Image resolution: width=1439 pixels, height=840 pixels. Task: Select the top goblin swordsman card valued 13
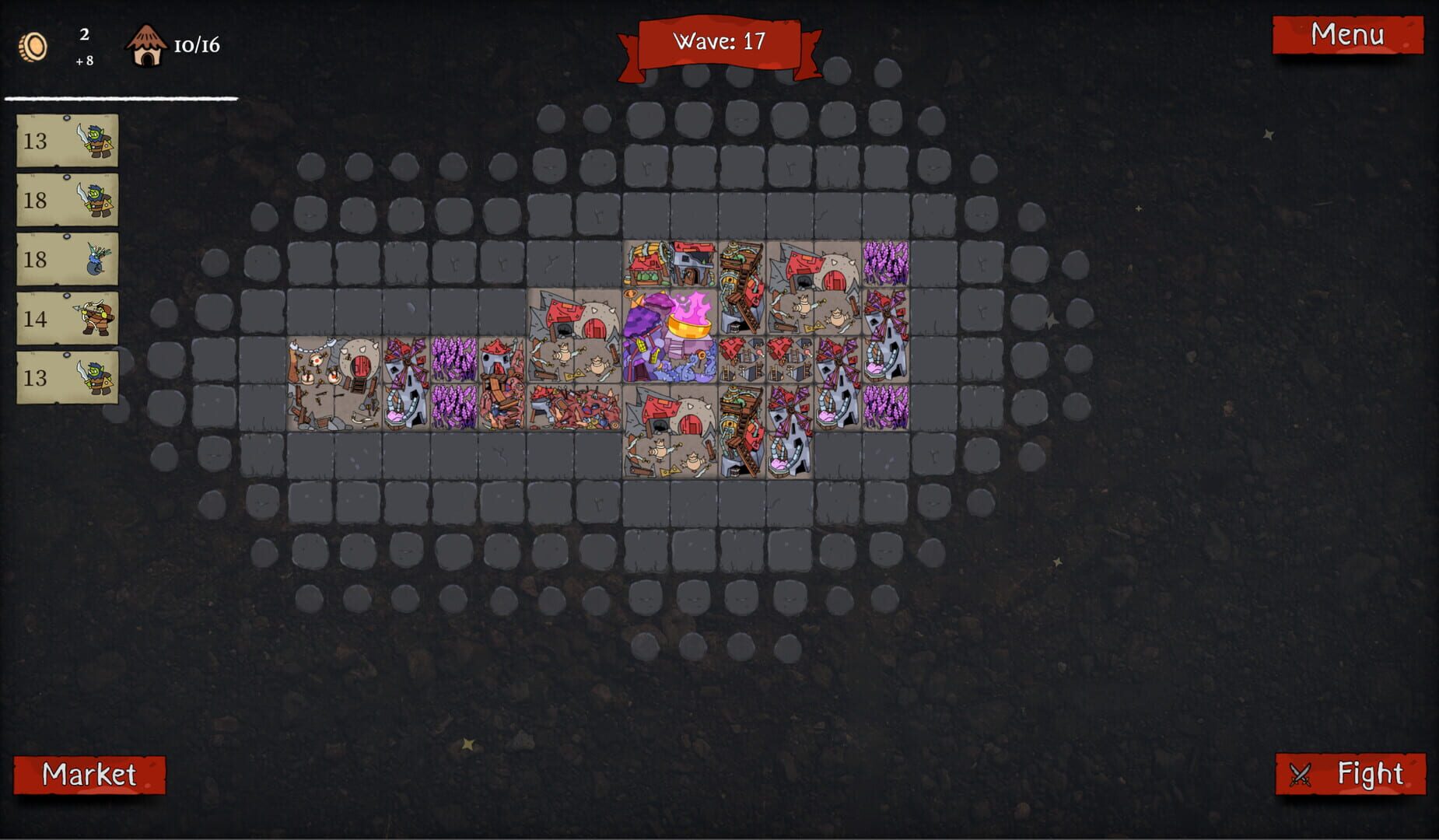[x=68, y=142]
